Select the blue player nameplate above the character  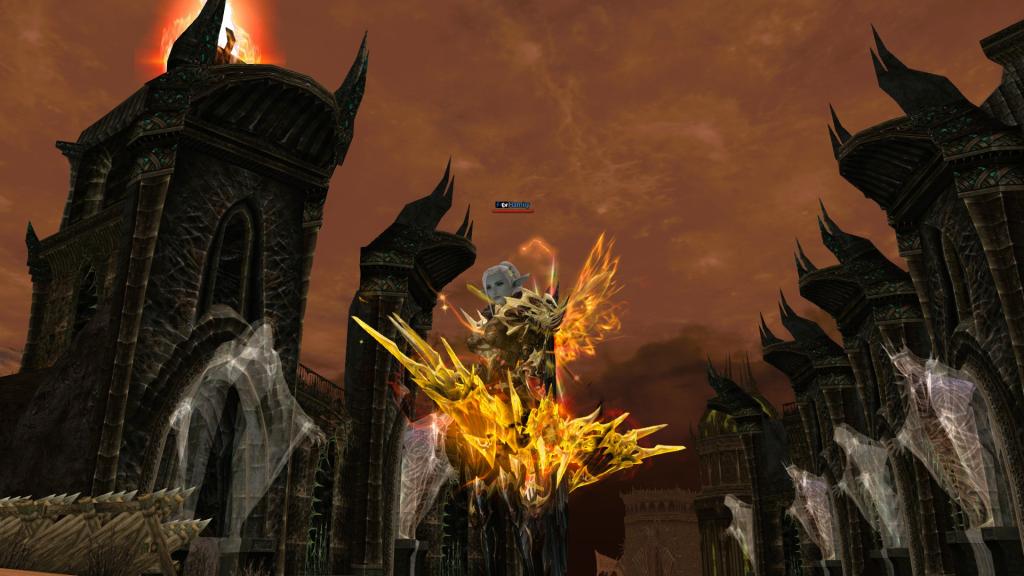(514, 205)
